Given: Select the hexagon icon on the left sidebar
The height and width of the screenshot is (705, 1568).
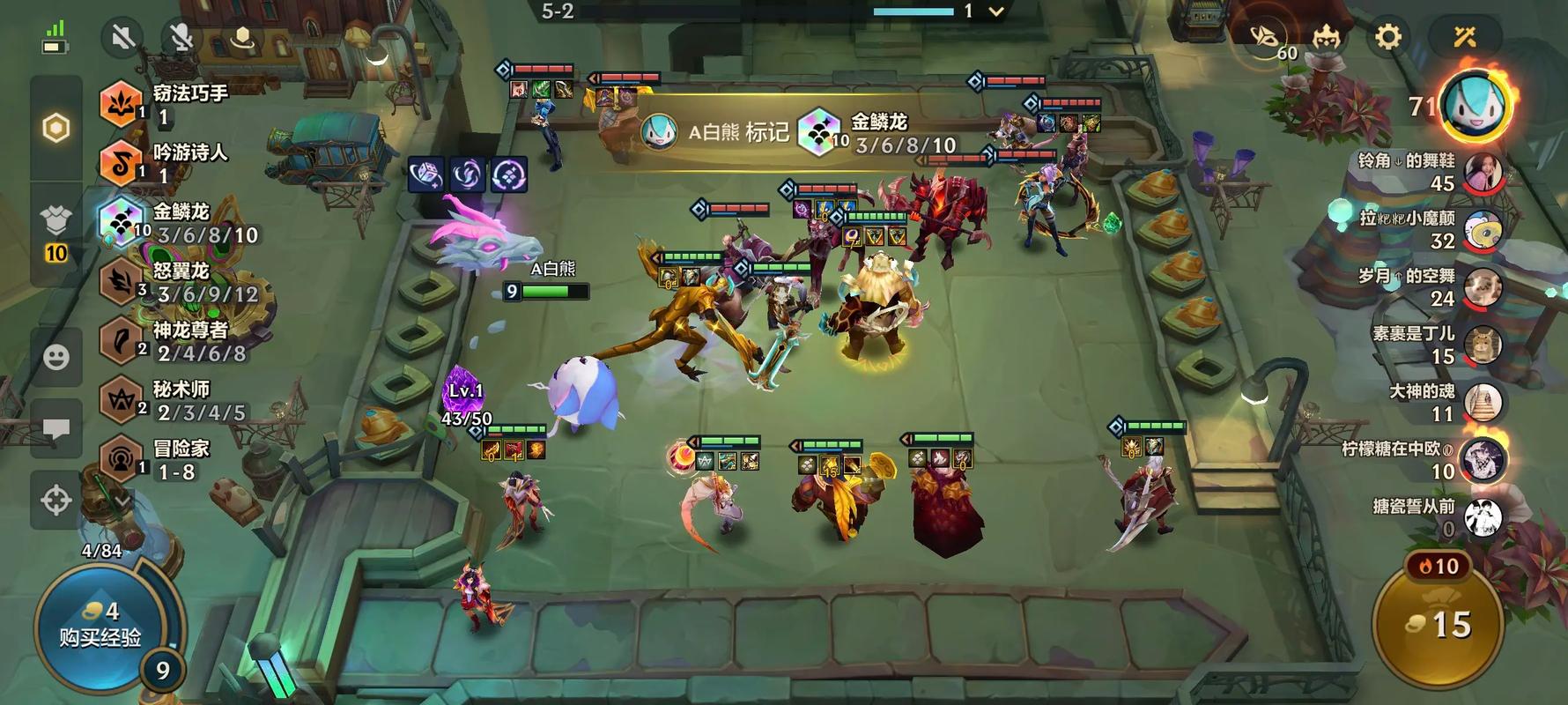Looking at the screenshot, I should pos(56,129).
